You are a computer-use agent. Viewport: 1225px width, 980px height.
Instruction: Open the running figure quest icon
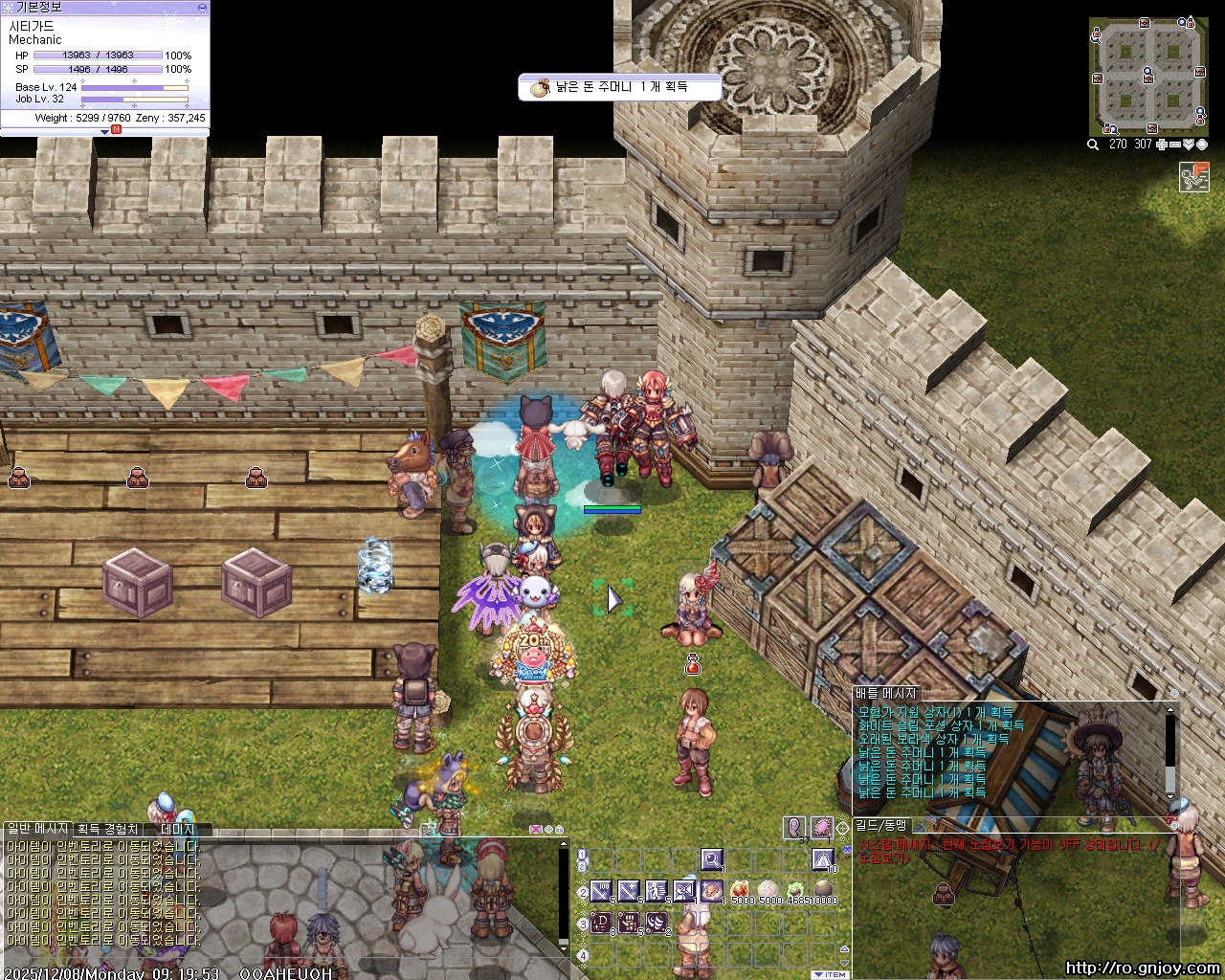tap(1193, 177)
